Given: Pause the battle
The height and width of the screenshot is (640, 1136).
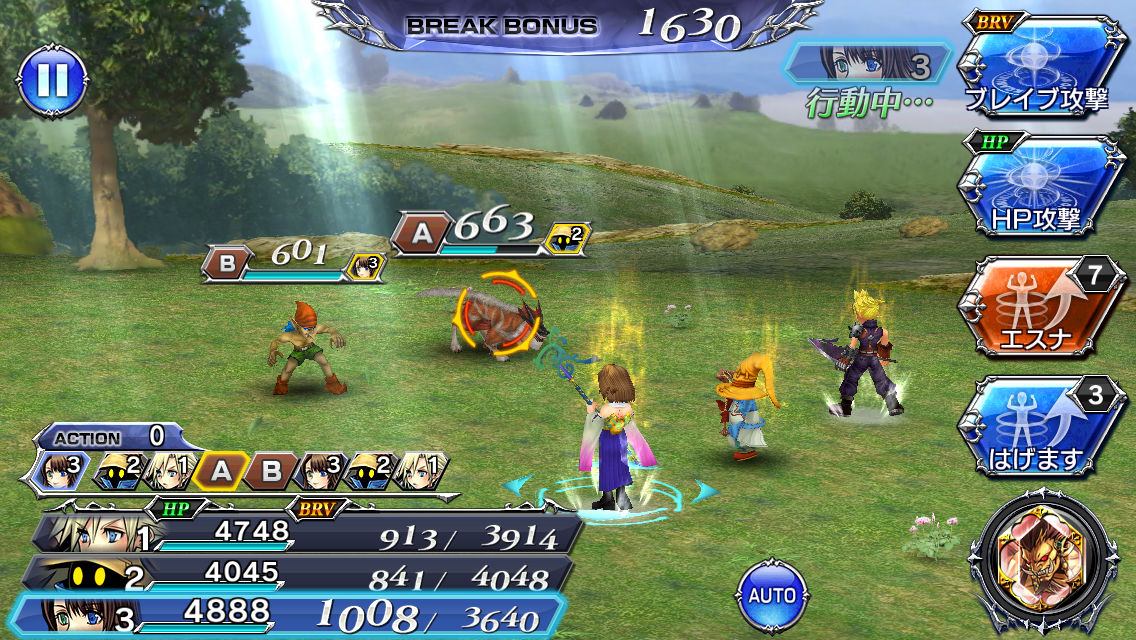Looking at the screenshot, I should coord(52,81).
